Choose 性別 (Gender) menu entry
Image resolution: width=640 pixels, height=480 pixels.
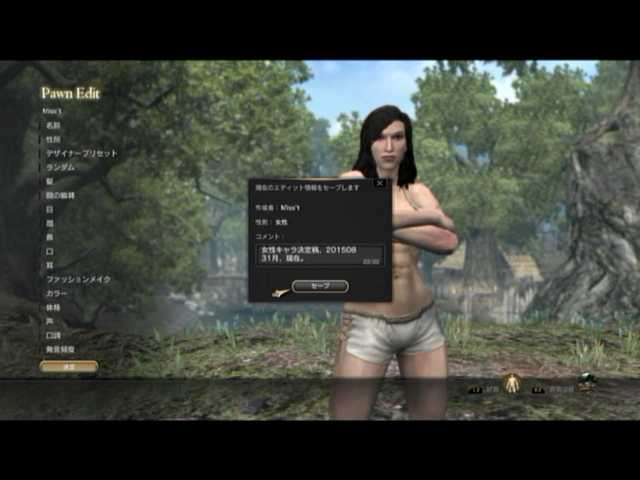(x=53, y=139)
